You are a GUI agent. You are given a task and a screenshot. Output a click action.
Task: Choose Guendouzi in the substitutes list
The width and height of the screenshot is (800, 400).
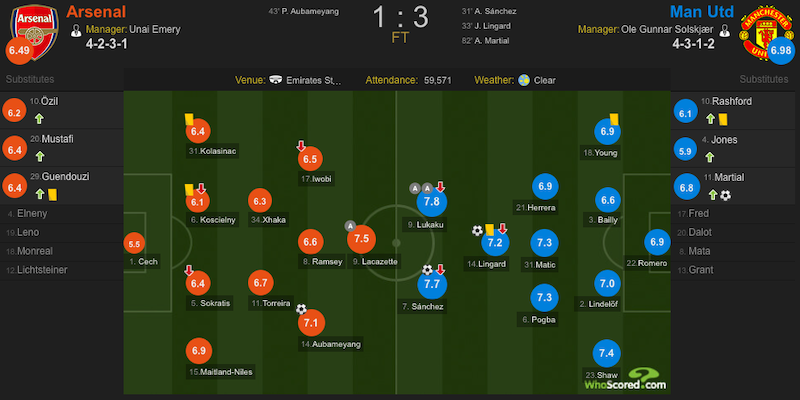[60, 176]
